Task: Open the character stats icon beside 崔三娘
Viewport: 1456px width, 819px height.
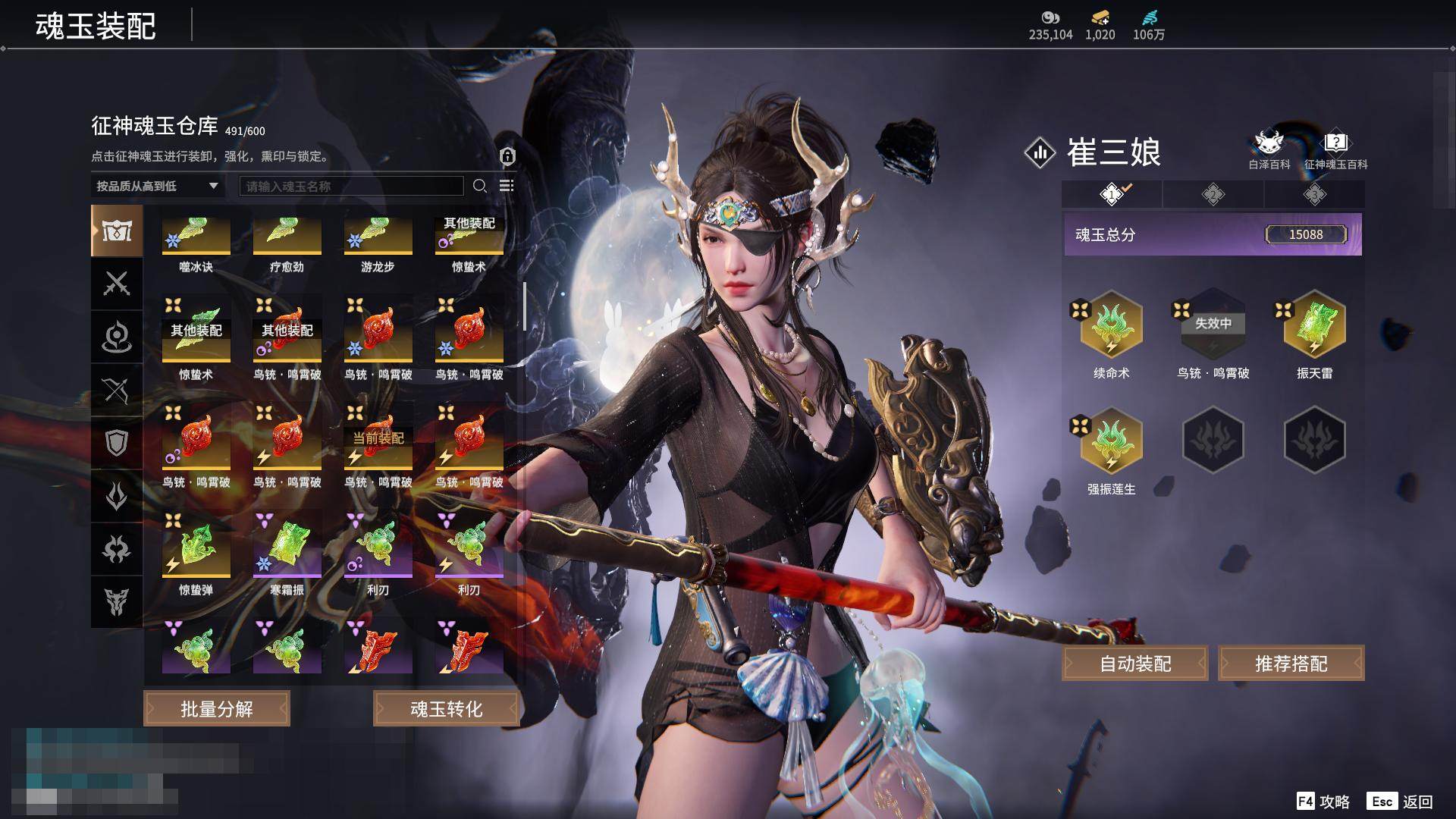Action: click(1040, 152)
